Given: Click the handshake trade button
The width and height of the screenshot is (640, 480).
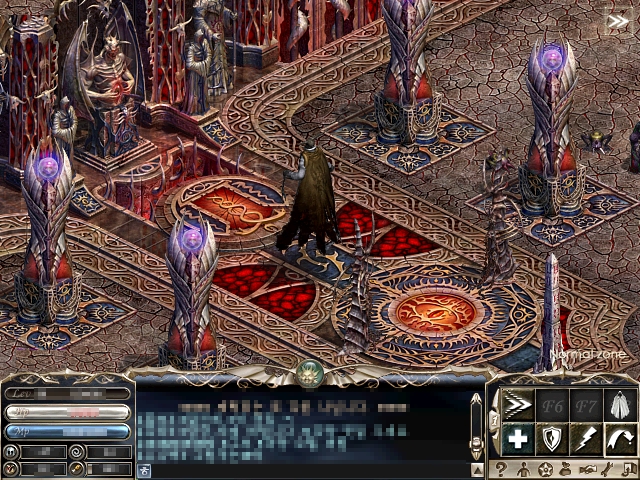Looking at the screenshot, I should 588,470.
